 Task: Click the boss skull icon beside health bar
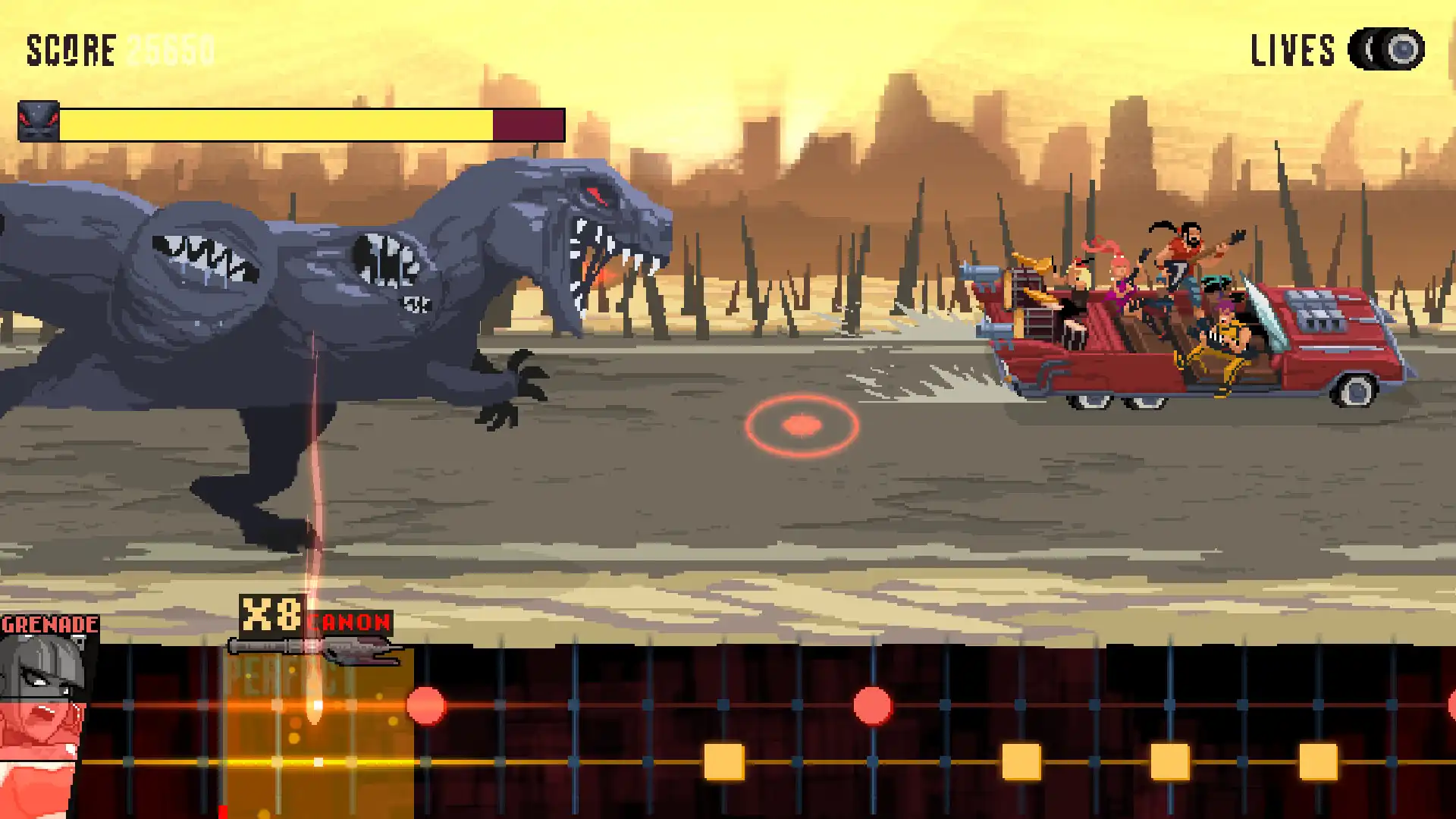coord(39,121)
